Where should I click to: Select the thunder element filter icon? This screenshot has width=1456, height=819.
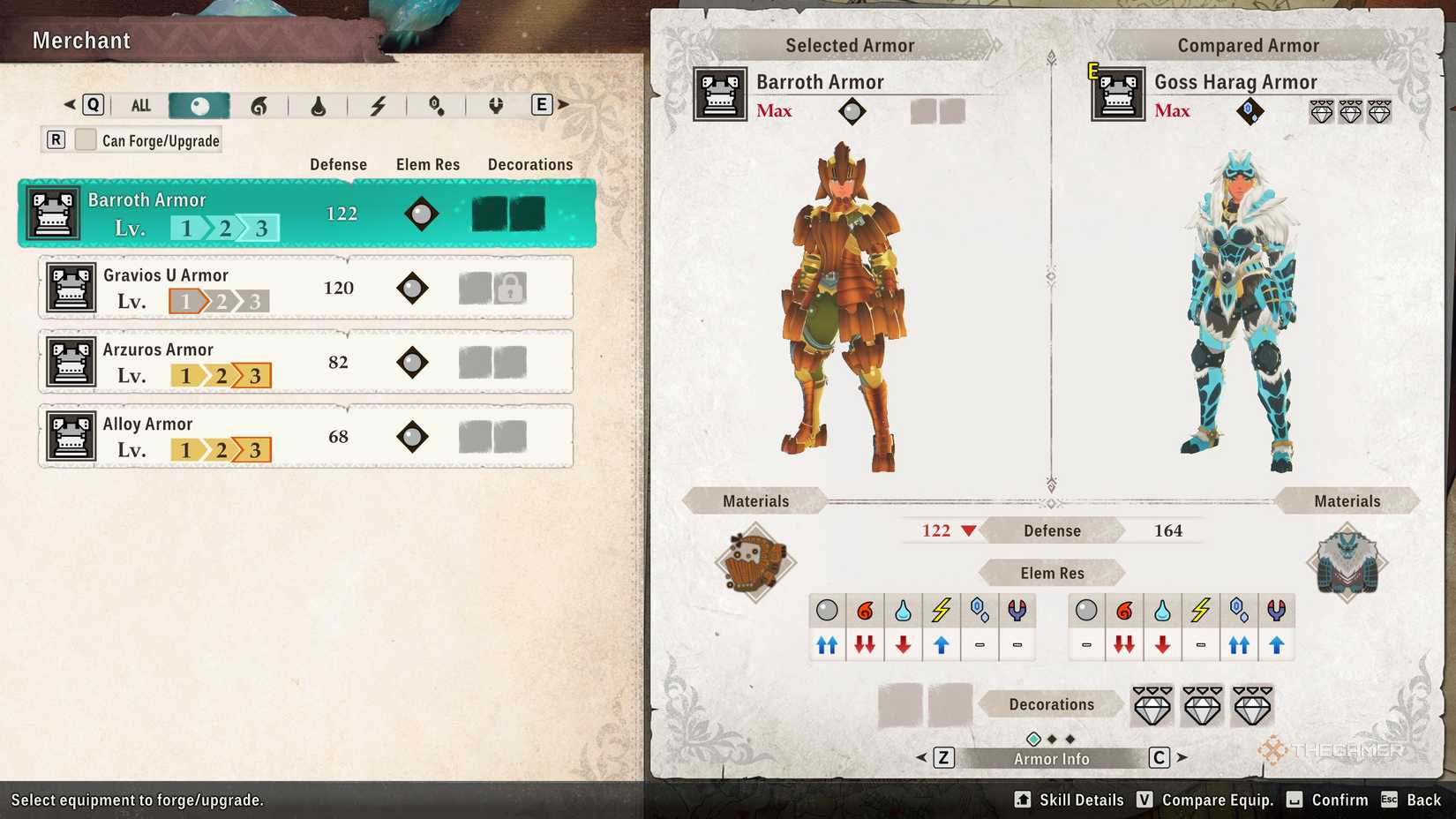[x=378, y=104]
